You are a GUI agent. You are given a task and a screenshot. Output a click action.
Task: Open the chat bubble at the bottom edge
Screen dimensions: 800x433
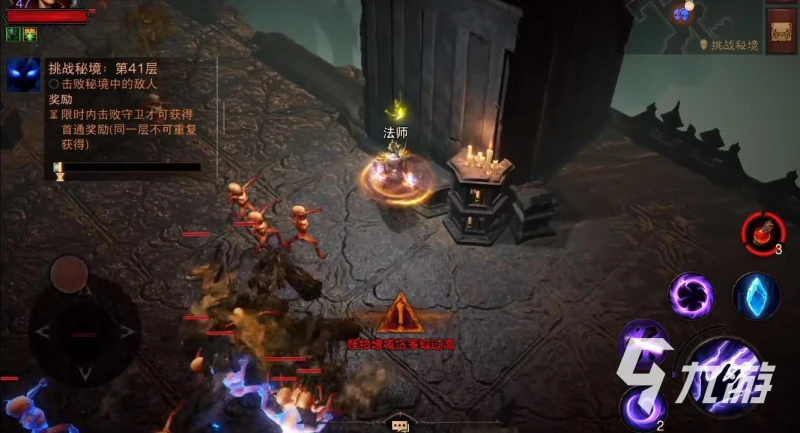coord(399,425)
